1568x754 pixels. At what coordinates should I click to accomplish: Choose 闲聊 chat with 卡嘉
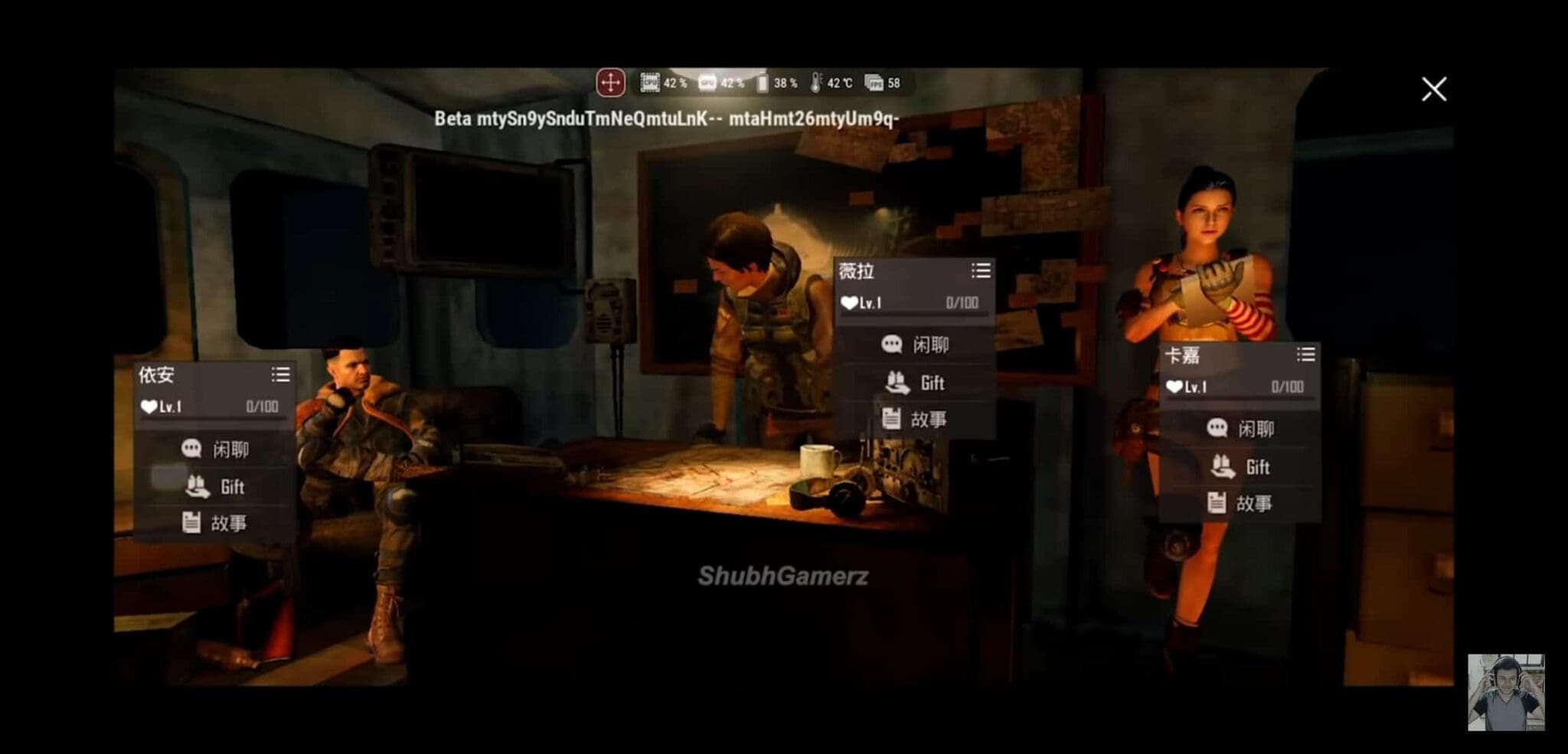tap(1240, 429)
